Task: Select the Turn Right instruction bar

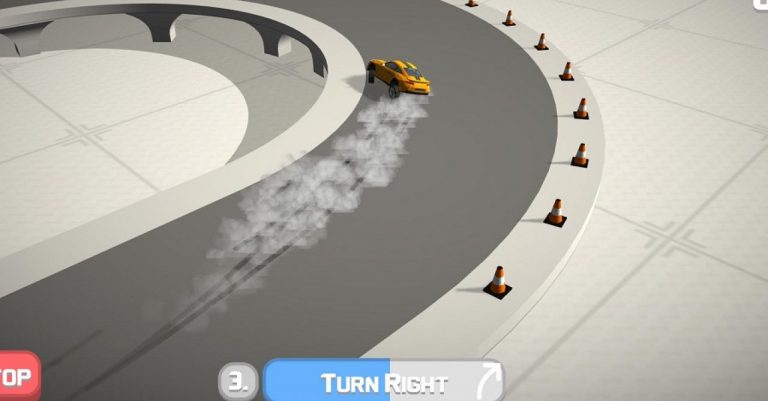Action: click(x=383, y=382)
